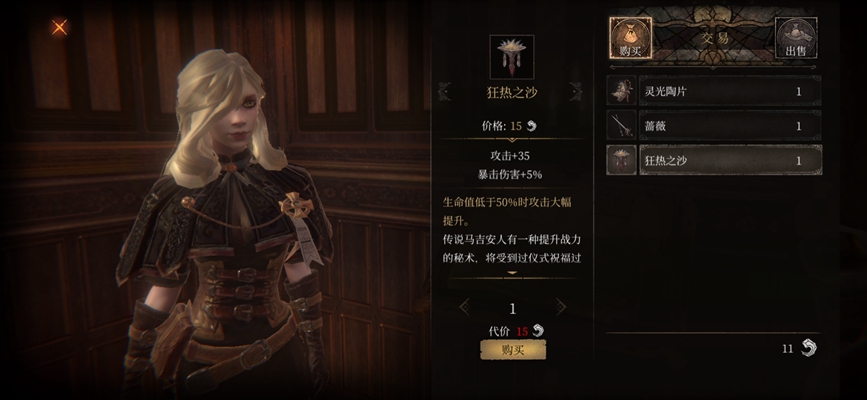The height and width of the screenshot is (400, 867).
Task: Expand the item description down arrow
Action: point(512,273)
